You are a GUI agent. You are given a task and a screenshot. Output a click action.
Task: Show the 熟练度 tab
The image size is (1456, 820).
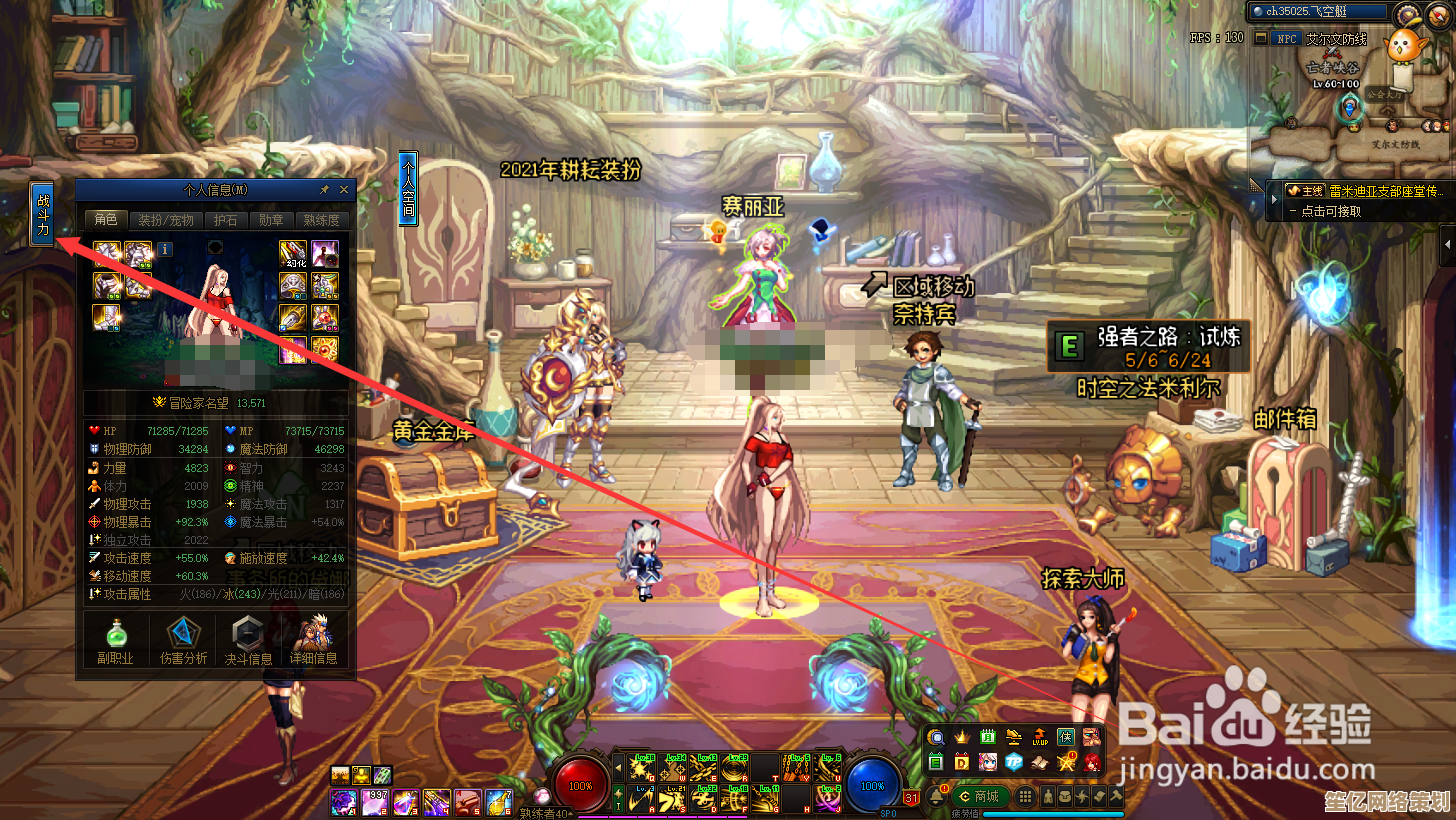click(321, 220)
